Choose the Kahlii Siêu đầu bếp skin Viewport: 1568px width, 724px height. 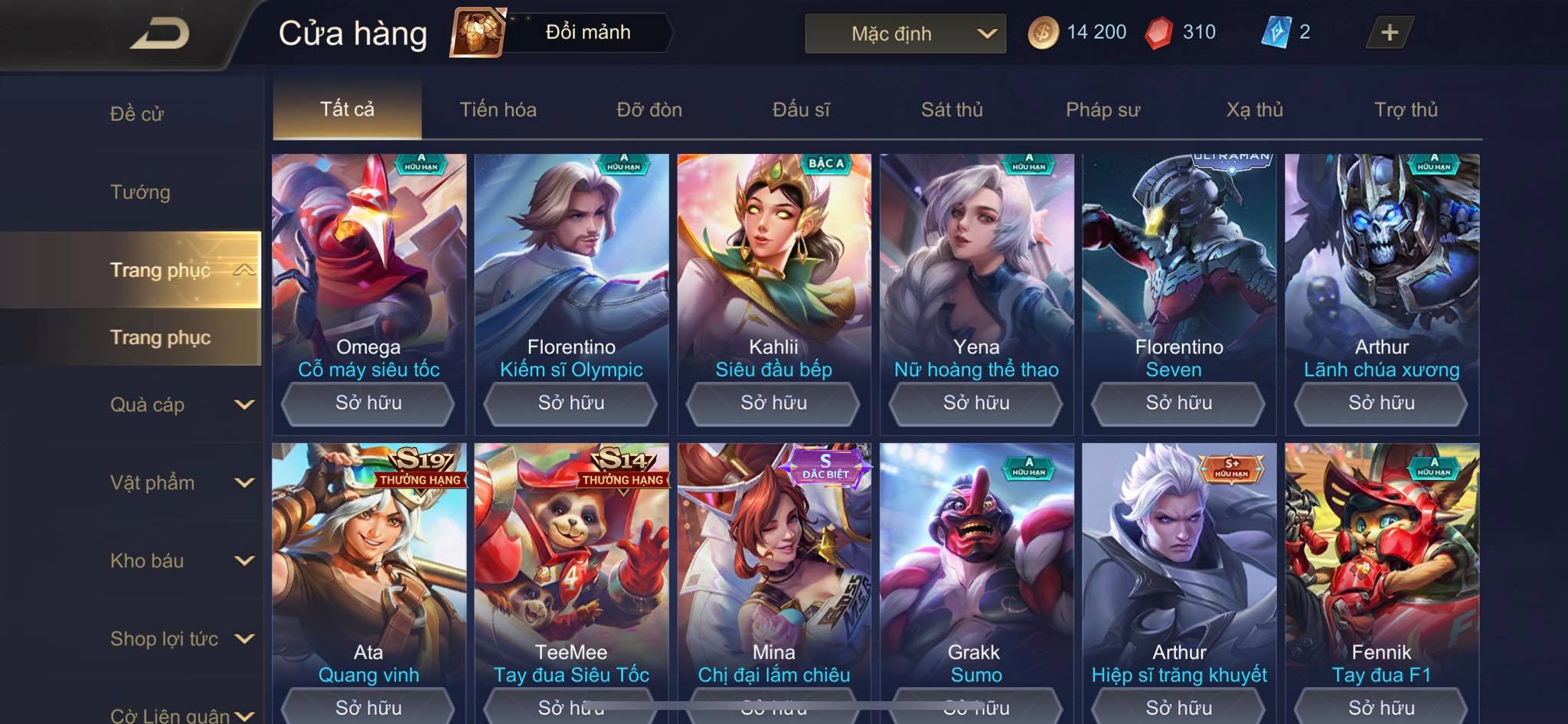coord(773,260)
